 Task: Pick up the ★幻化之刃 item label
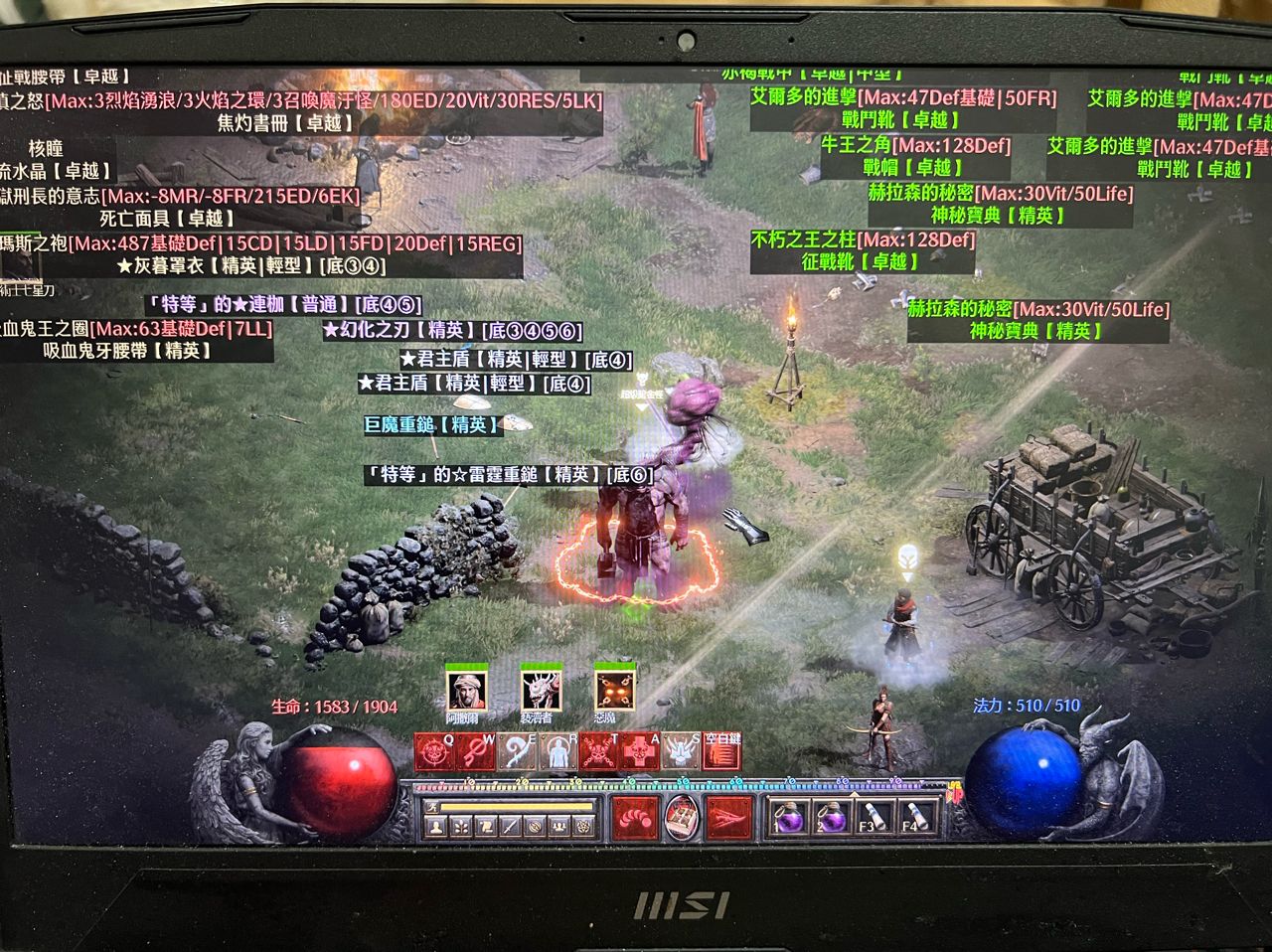452,330
